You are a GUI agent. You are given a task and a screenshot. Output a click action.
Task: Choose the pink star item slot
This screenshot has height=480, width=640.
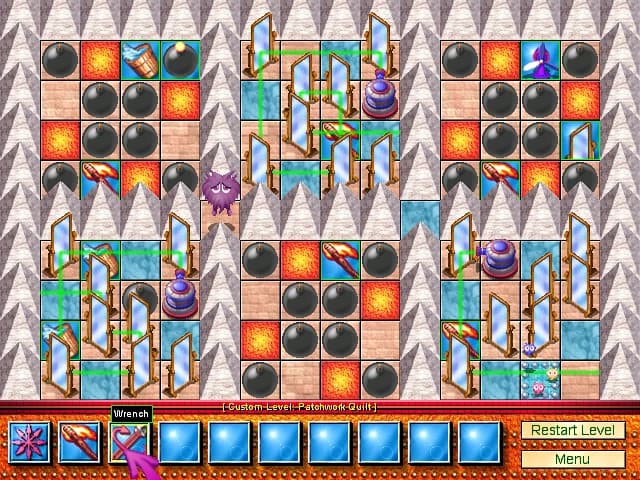click(30, 443)
